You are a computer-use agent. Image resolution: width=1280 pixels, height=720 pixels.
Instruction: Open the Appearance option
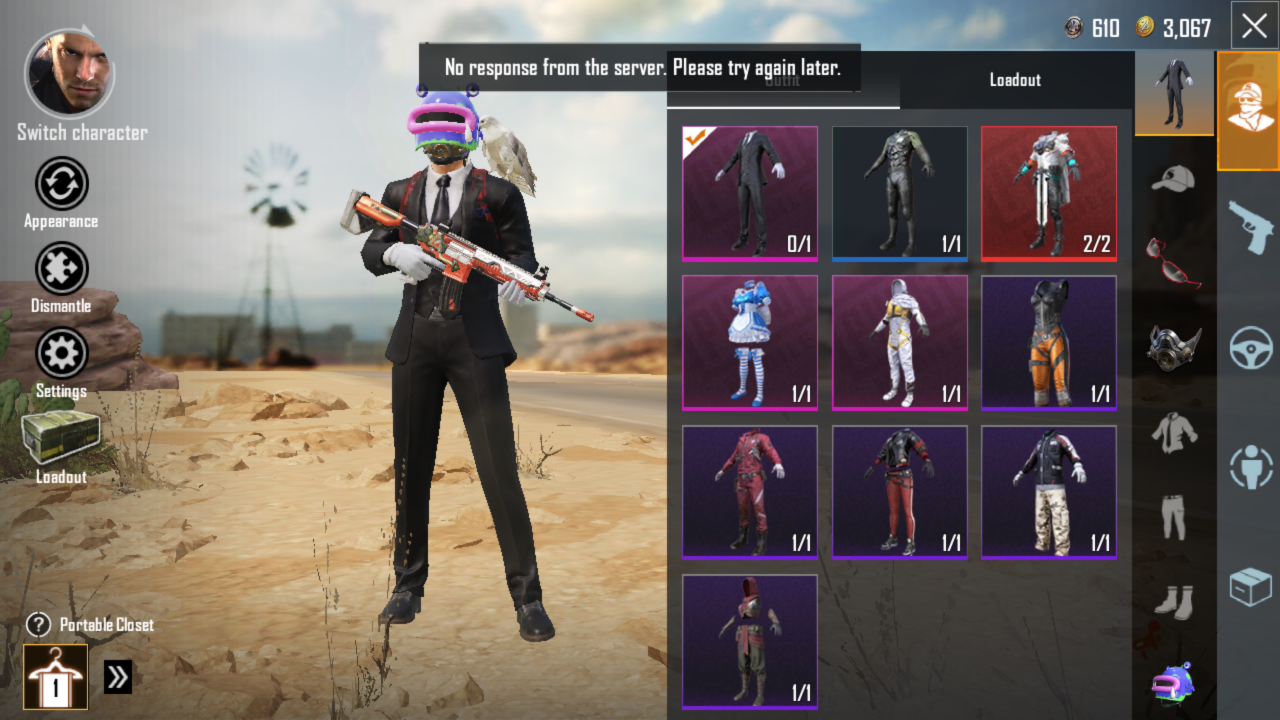pyautogui.click(x=61, y=185)
